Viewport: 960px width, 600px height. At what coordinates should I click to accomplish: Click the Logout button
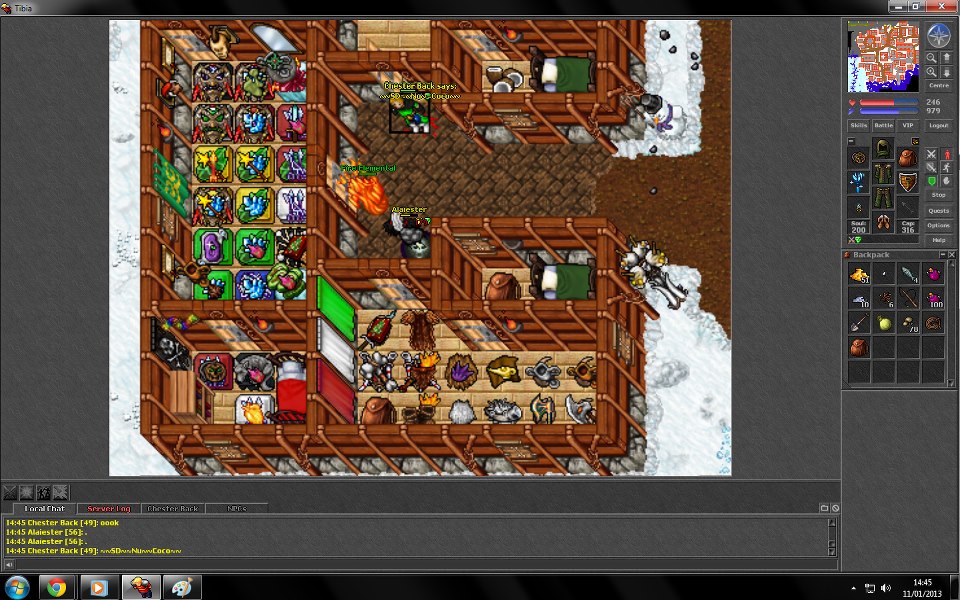[x=938, y=126]
